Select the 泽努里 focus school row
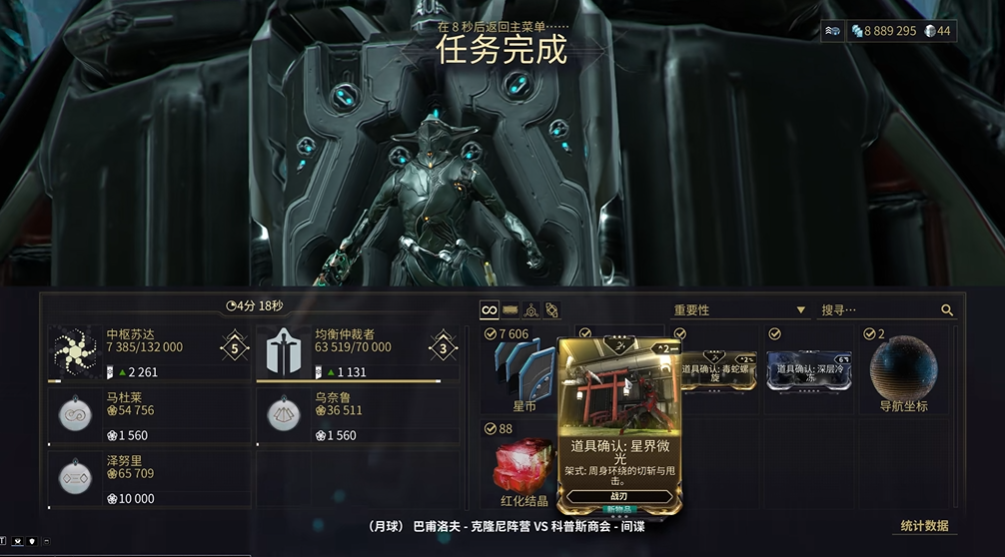The width and height of the screenshot is (1005, 557). click(x=150, y=478)
